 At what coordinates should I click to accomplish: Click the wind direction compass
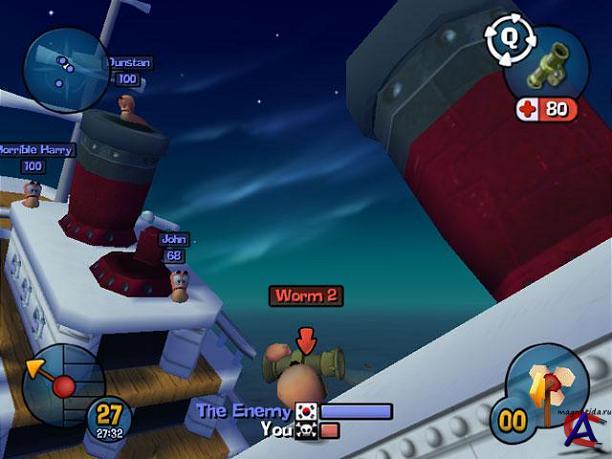(61, 383)
